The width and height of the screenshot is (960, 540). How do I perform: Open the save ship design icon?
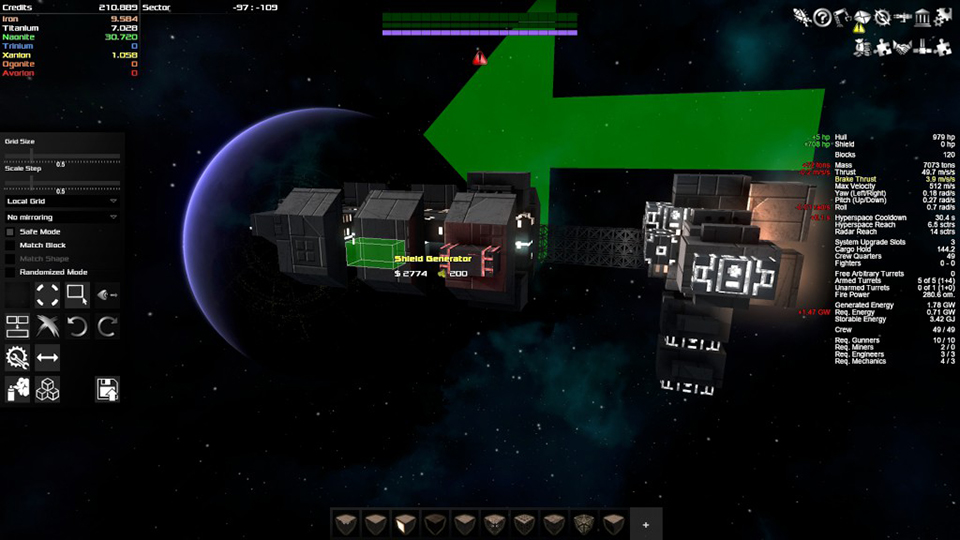pyautogui.click(x=107, y=389)
